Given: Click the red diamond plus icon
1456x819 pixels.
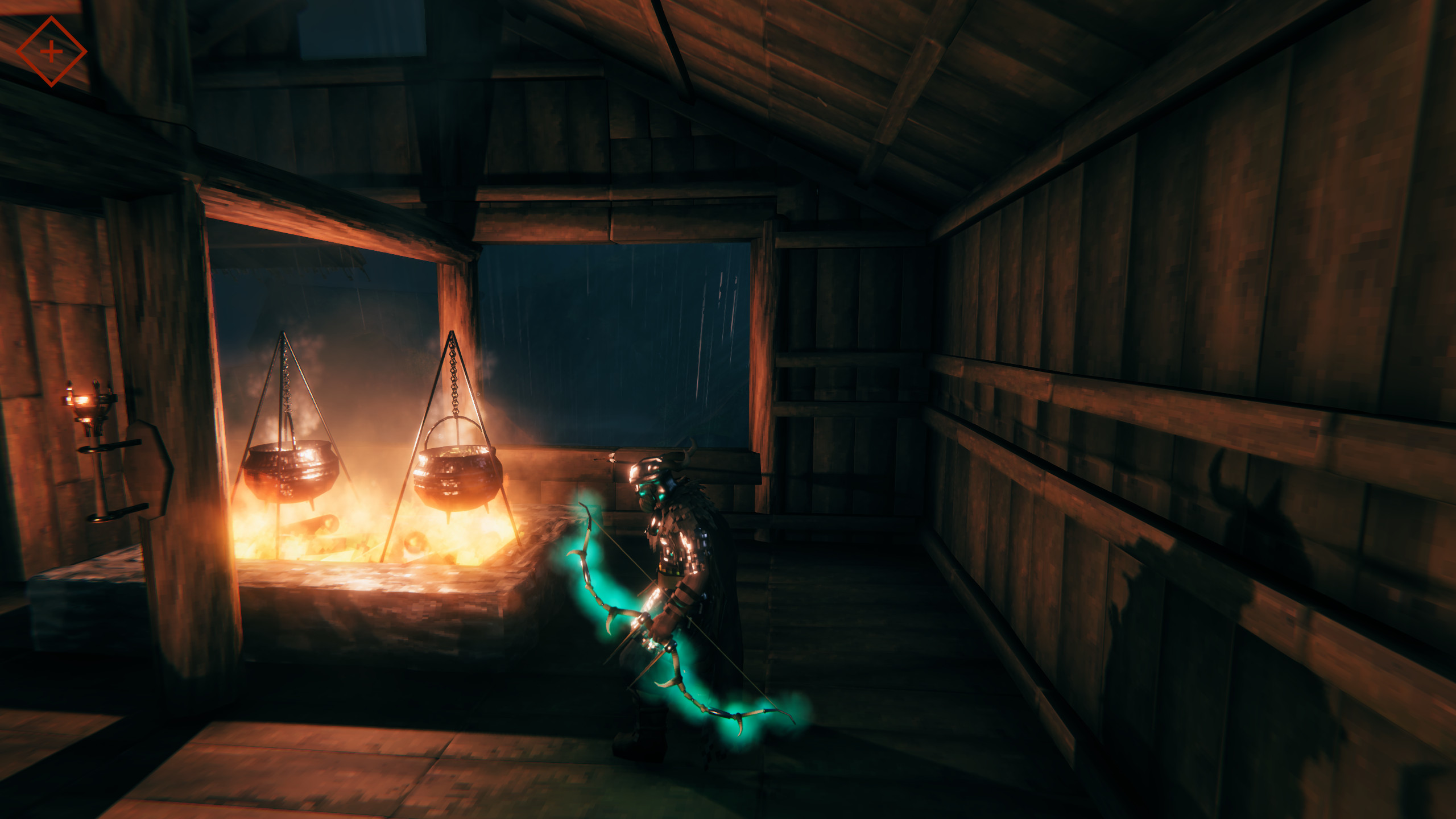Looking at the screenshot, I should click(x=51, y=52).
